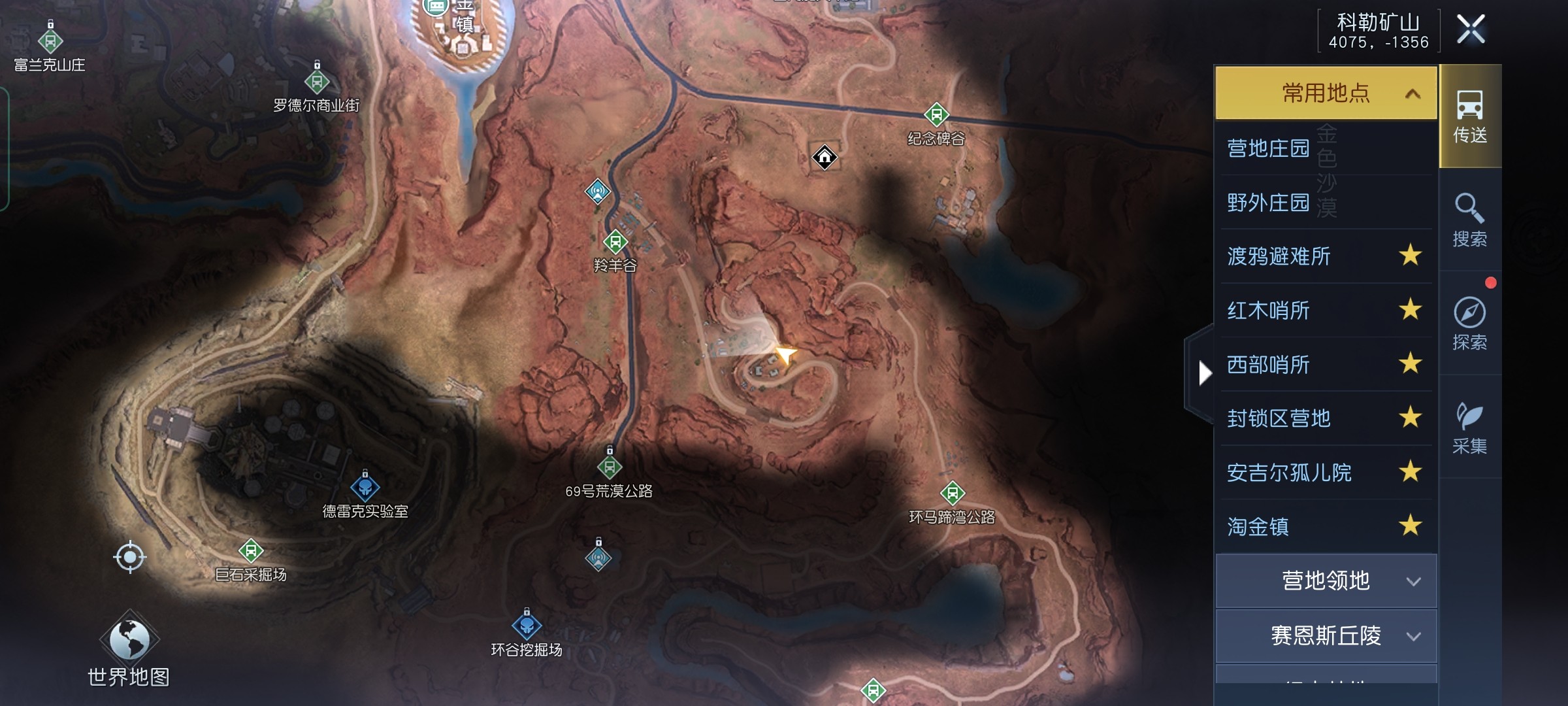
Task: Expand the 营地领地 section
Action: 1326,581
